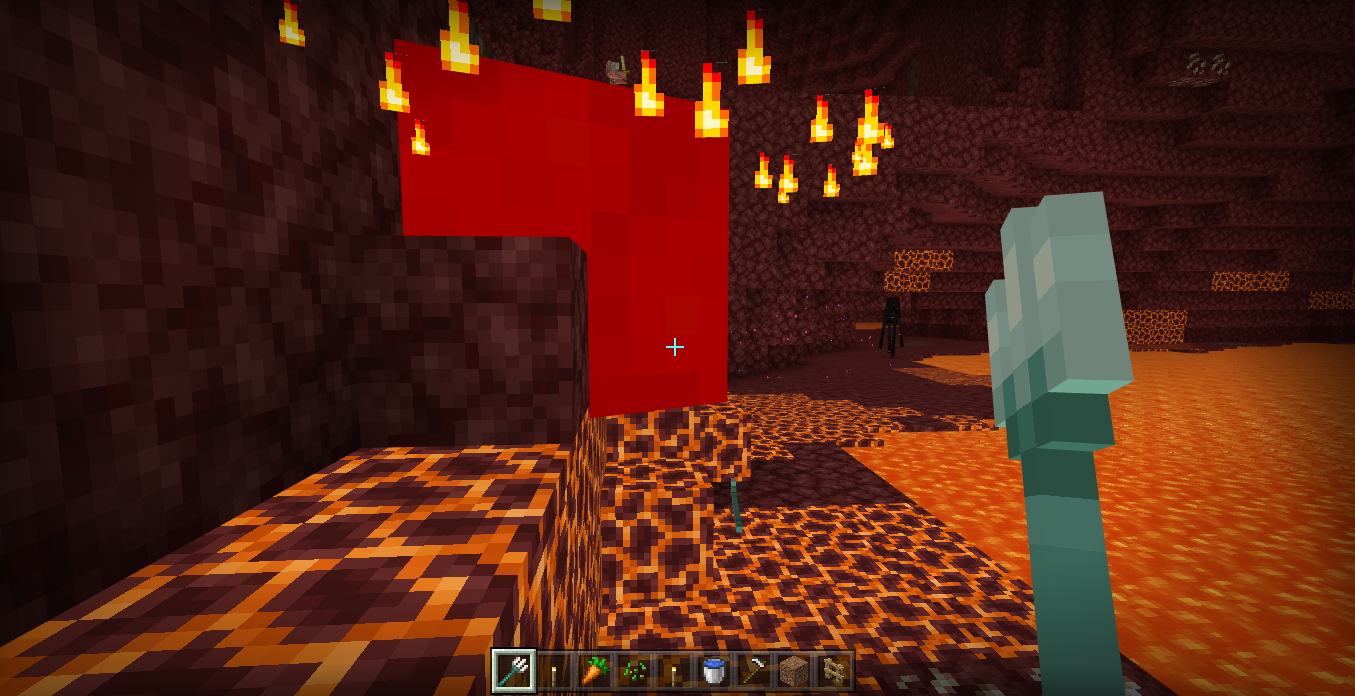Choose the wooden fence slot

[x=833, y=671]
